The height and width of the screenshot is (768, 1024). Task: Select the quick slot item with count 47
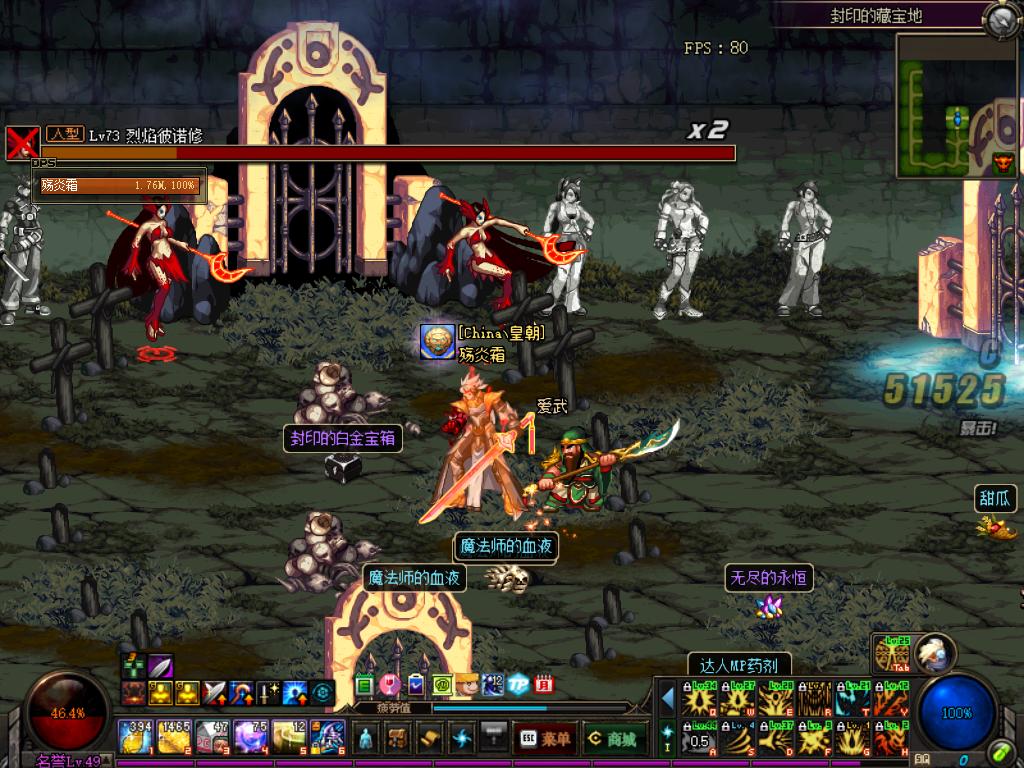click(212, 737)
